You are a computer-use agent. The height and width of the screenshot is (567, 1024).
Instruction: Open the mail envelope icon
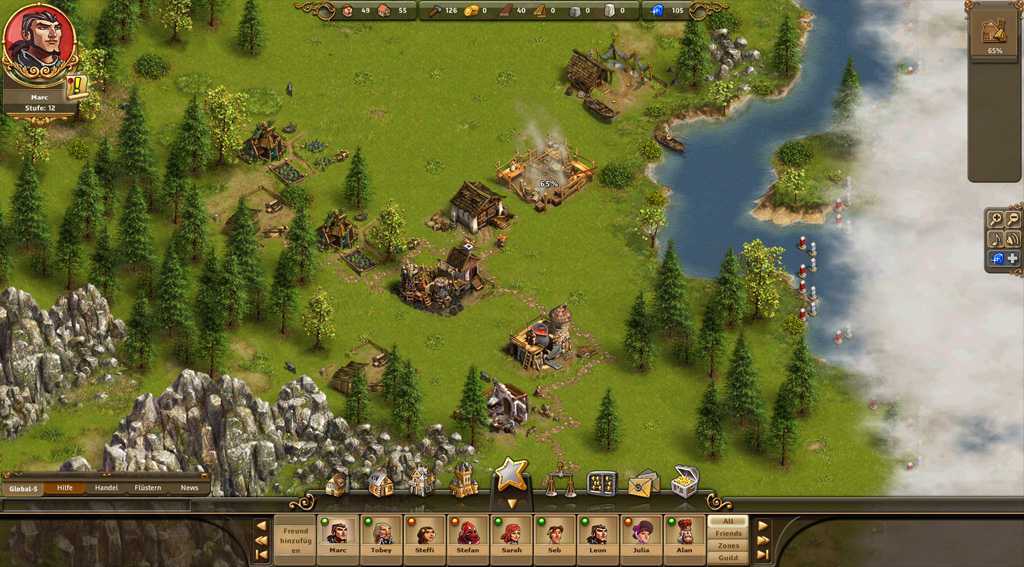642,484
